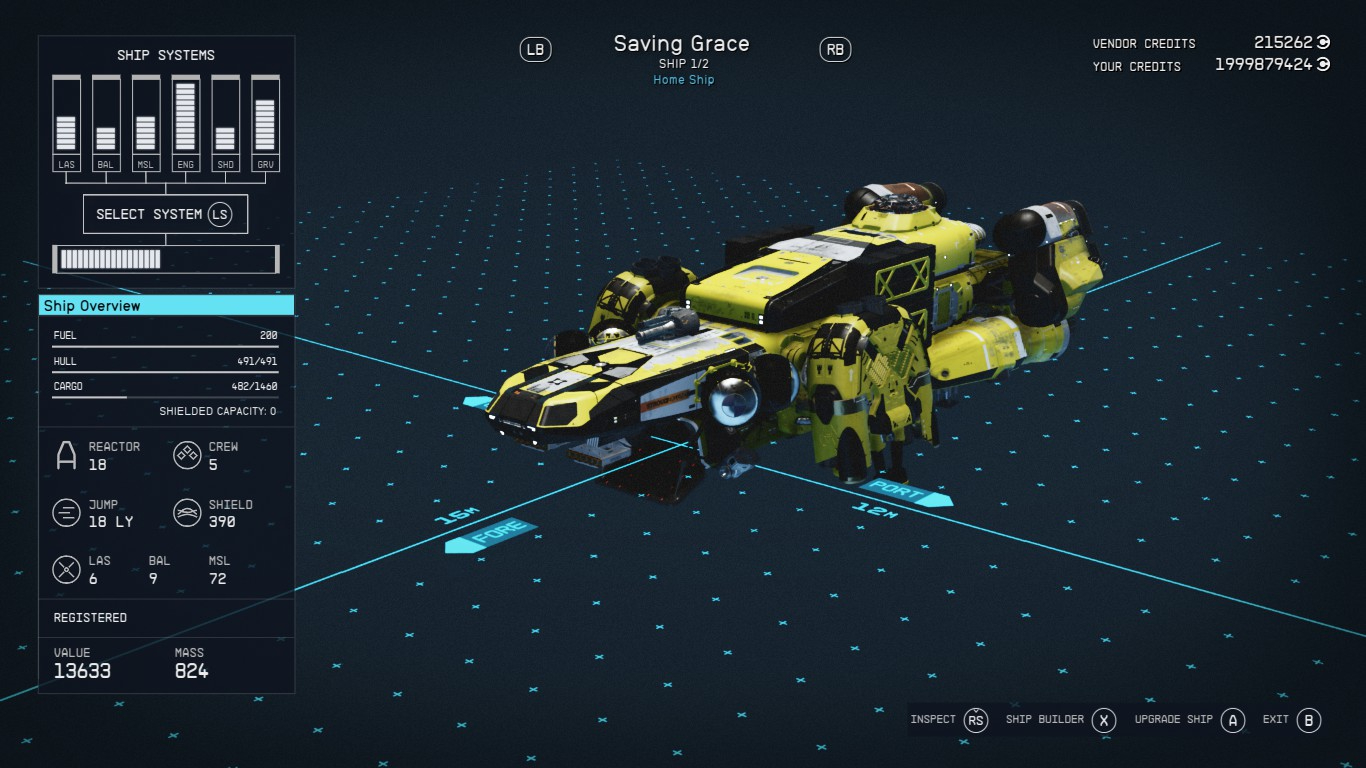
Task: Select the SHD shield power column
Action: point(225,122)
